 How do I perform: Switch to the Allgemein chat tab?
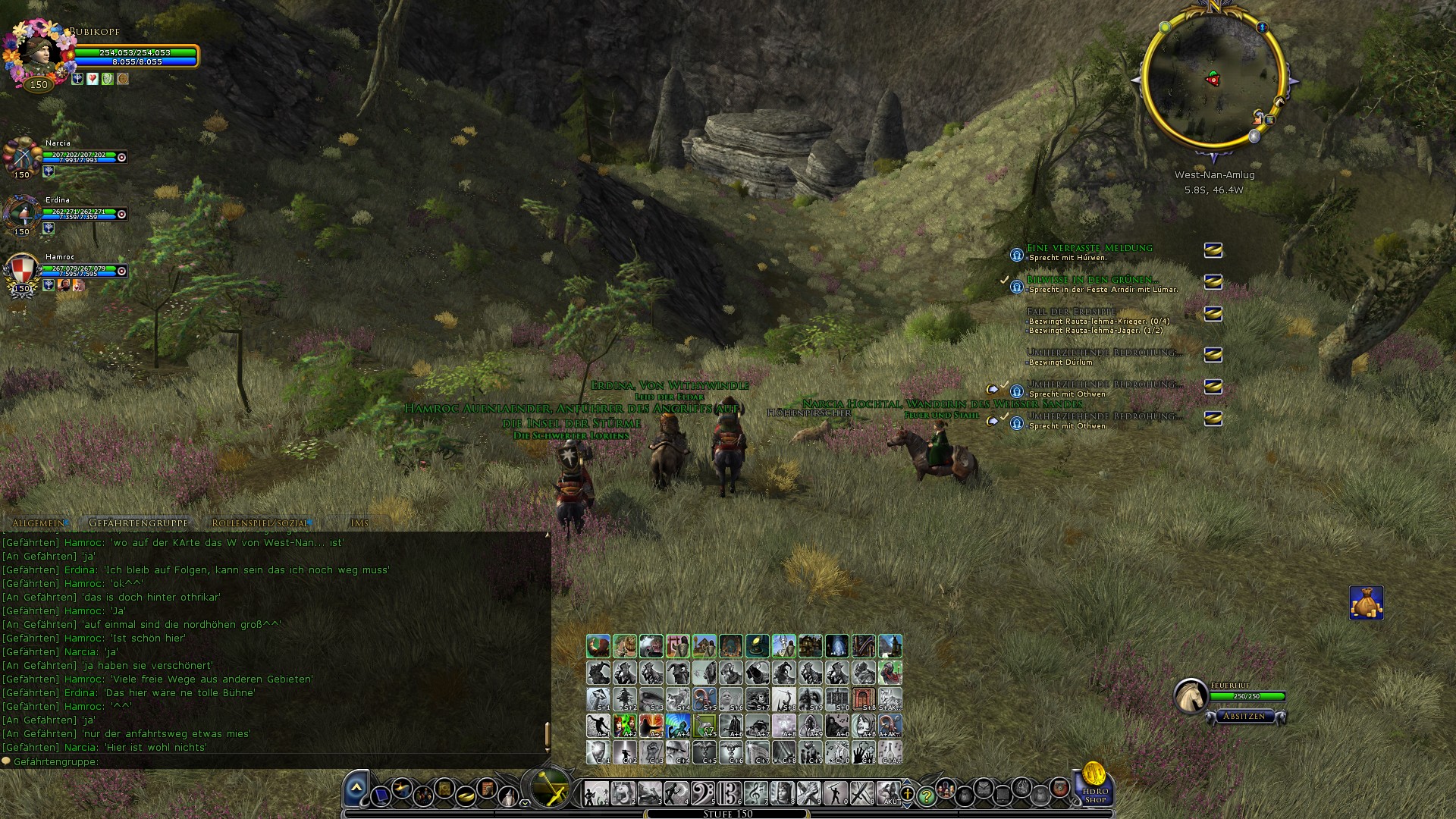[39, 523]
